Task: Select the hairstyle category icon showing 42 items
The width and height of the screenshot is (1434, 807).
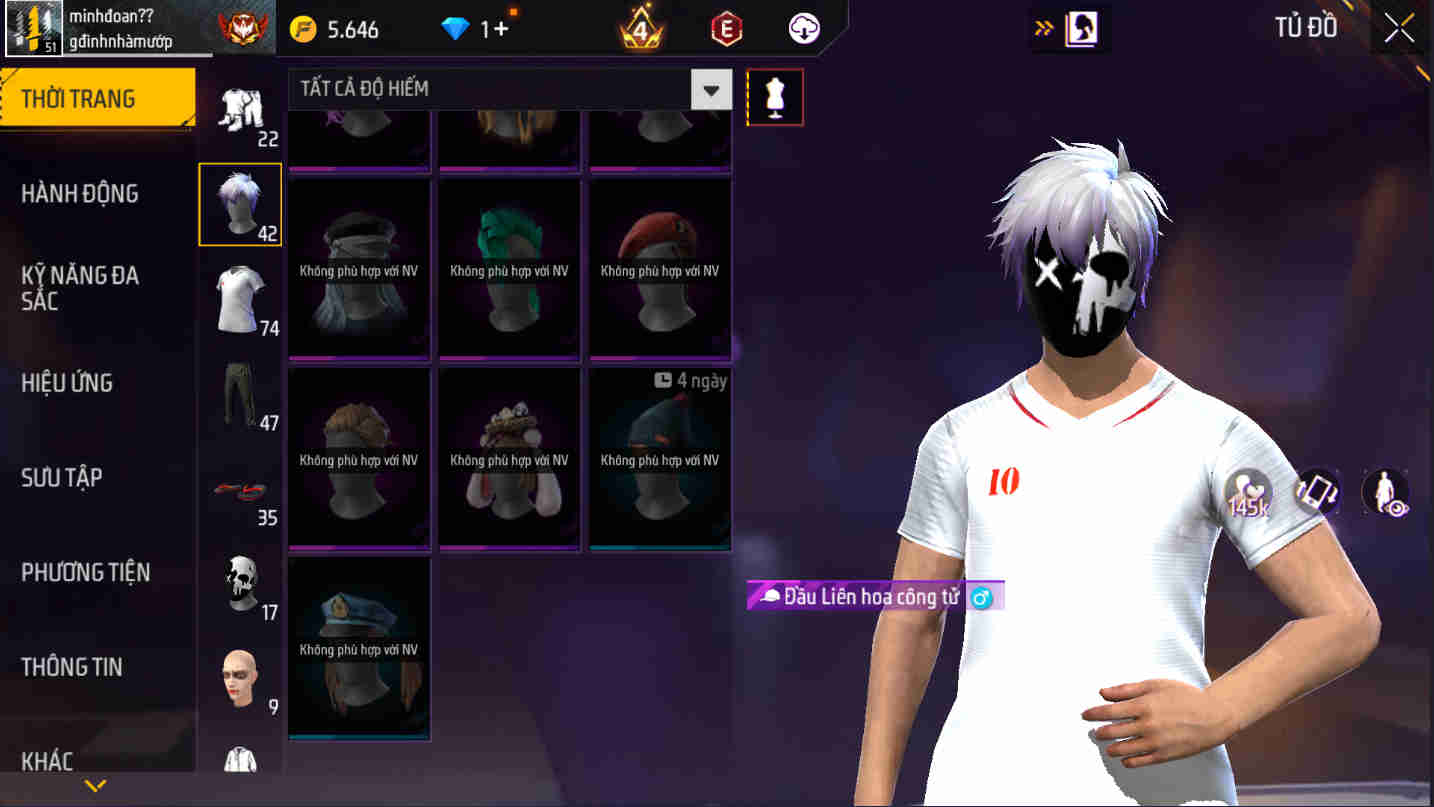Action: pos(240,204)
